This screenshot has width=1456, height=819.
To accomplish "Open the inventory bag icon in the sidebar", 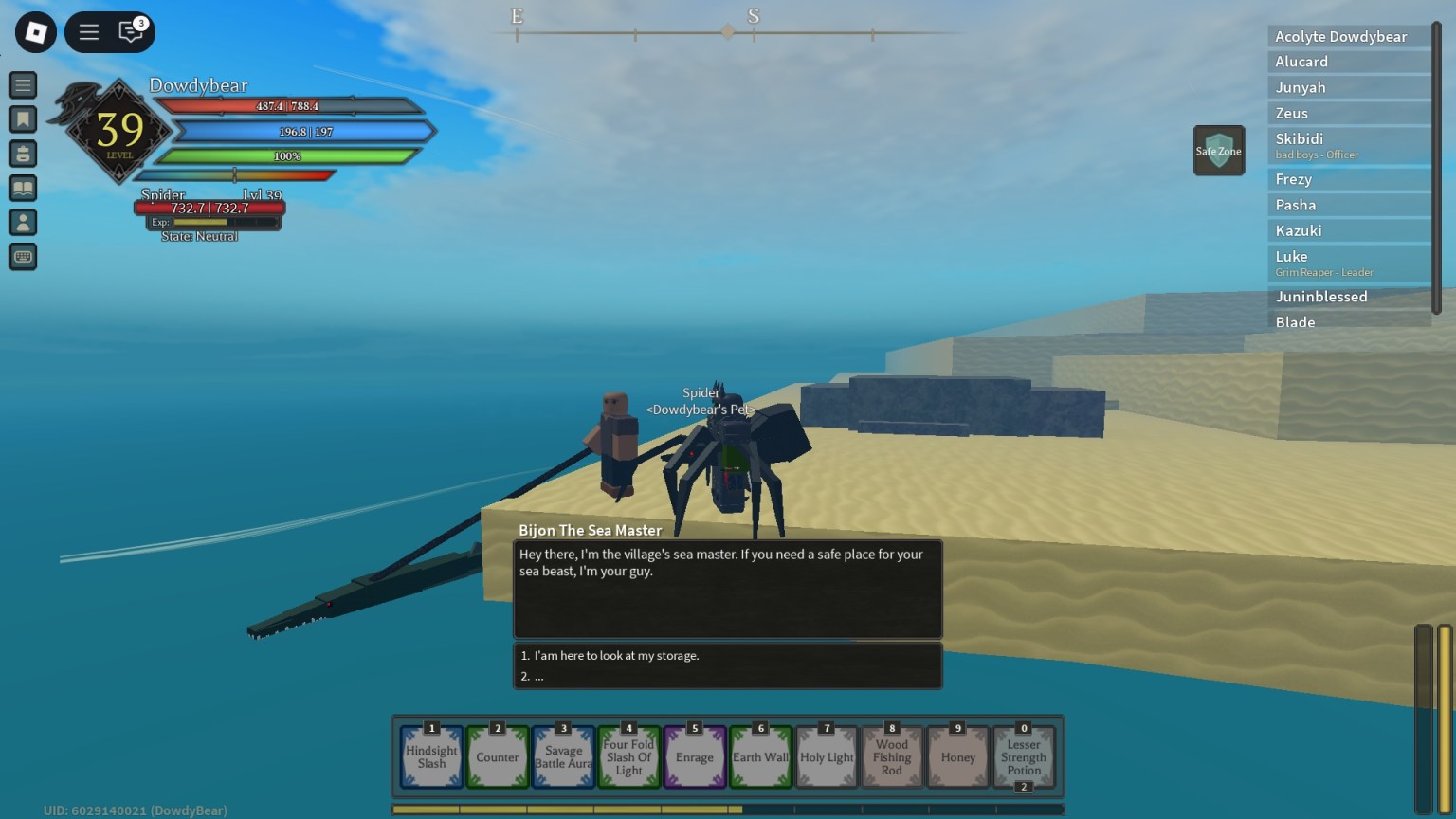I will (x=23, y=154).
